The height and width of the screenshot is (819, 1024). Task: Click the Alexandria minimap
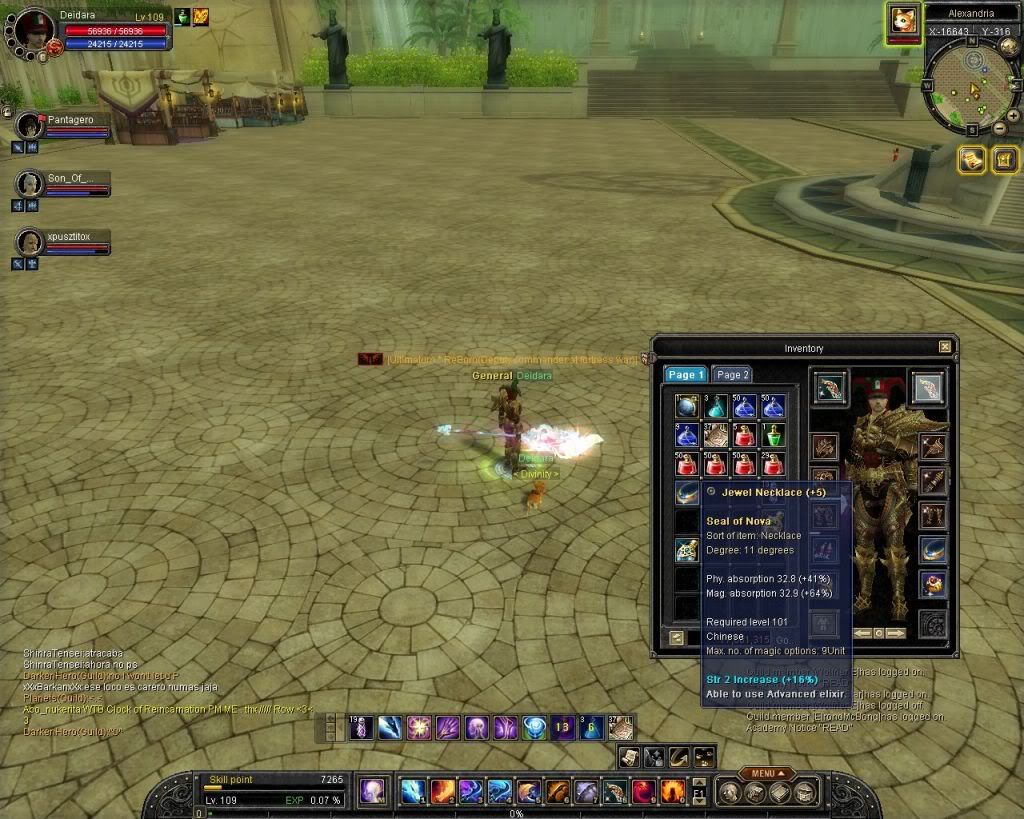tap(967, 90)
